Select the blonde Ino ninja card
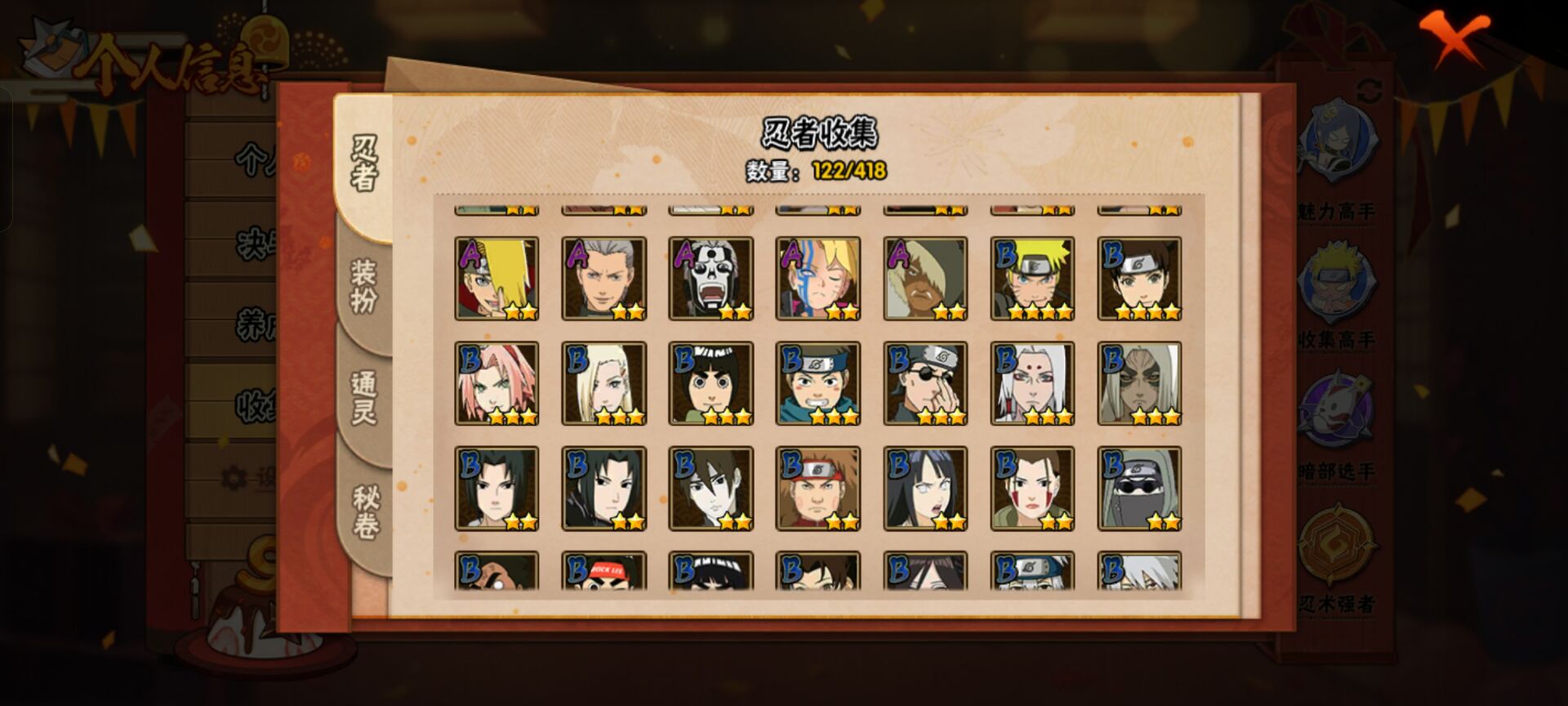 coord(604,383)
